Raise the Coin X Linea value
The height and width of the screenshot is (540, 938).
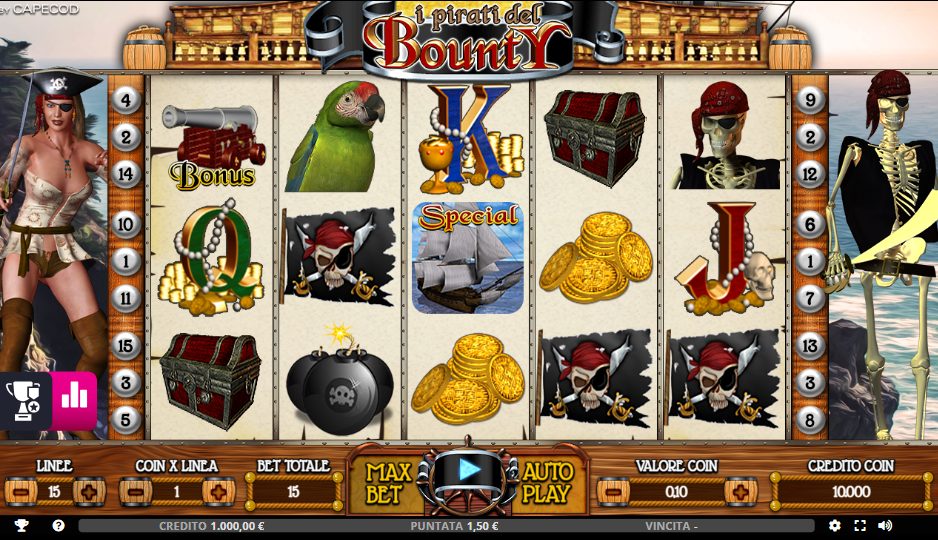[x=219, y=491]
